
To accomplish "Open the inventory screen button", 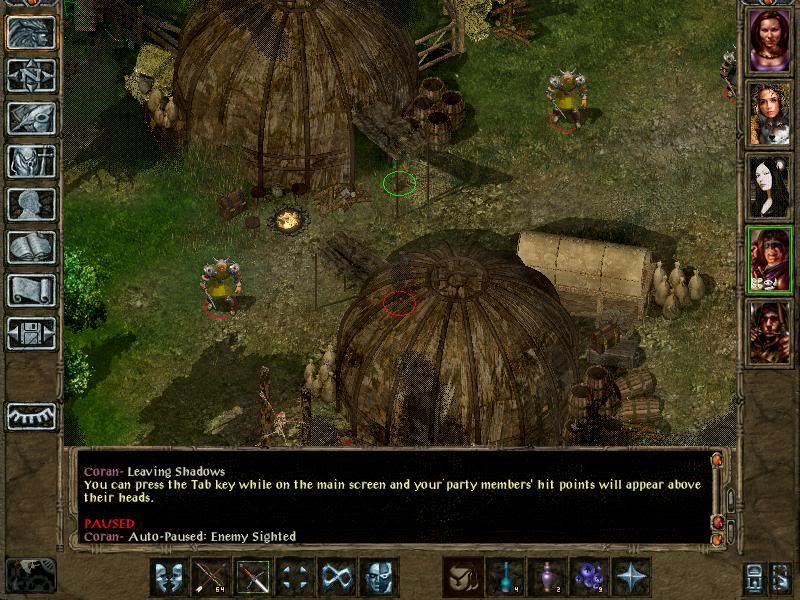I will pyautogui.click(x=31, y=161).
